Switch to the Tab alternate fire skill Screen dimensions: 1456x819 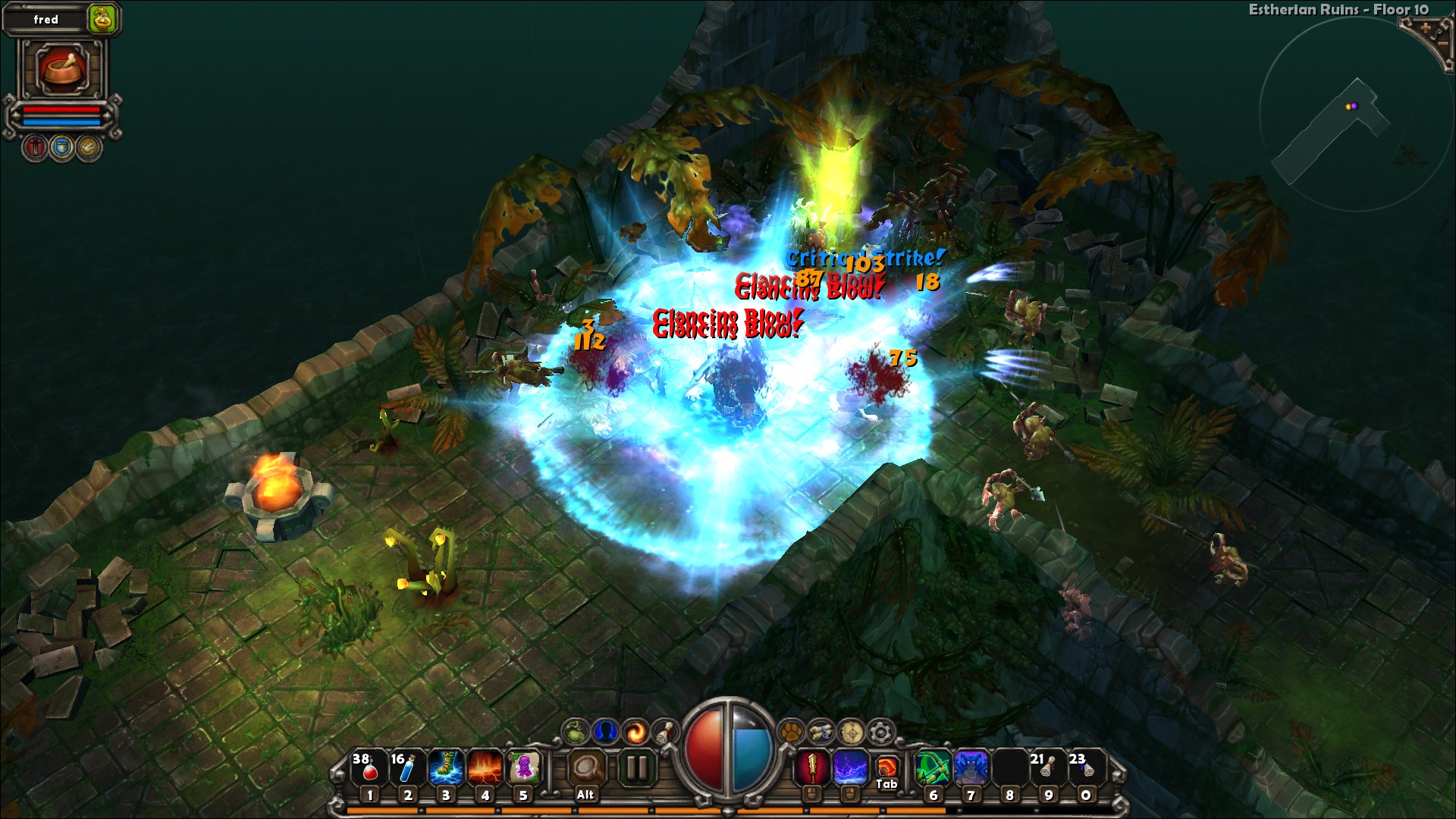(x=886, y=769)
